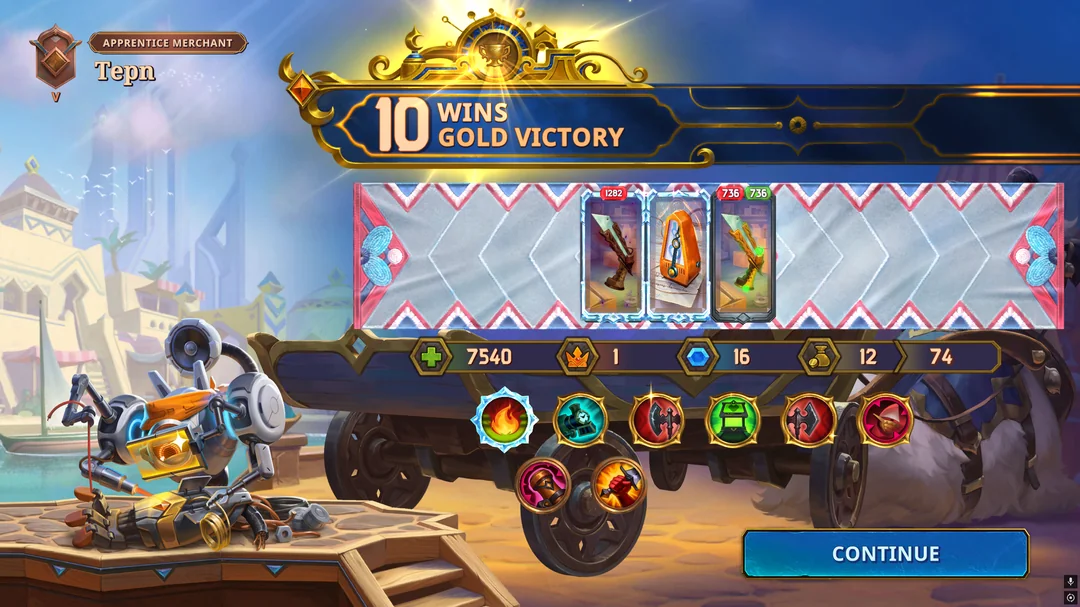
Task: Show the green treasure chest skill
Action: [x=733, y=419]
